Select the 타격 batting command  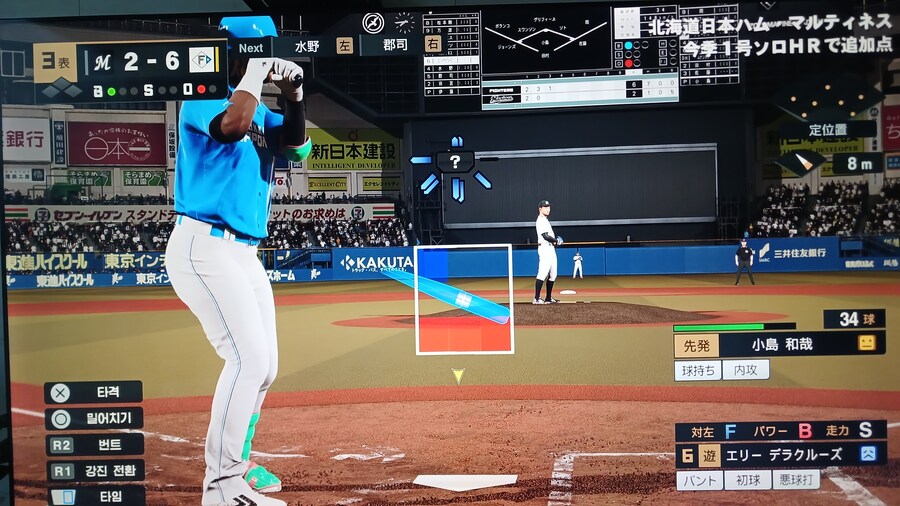[x=93, y=392]
